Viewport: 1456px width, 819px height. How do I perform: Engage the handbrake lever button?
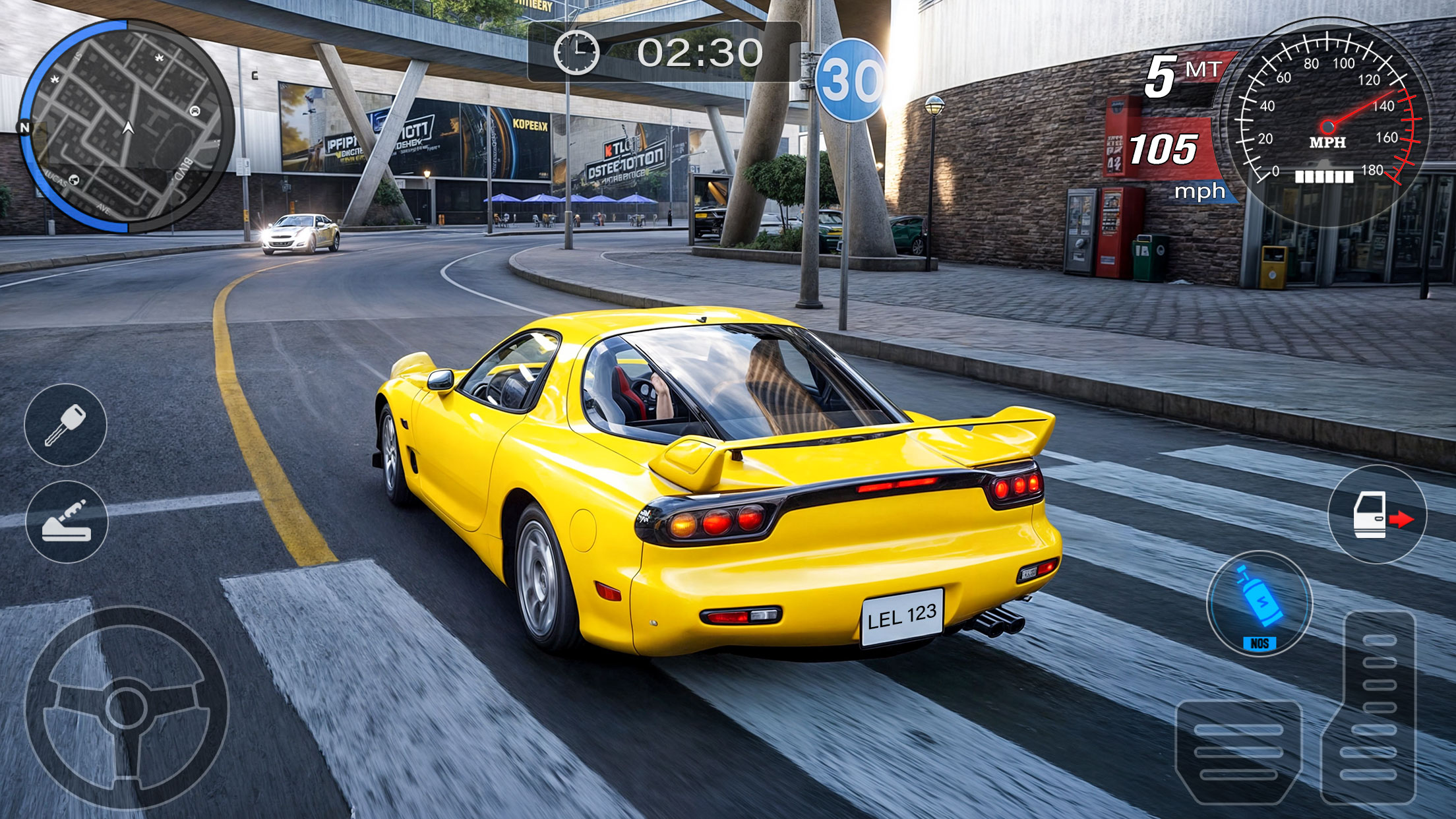coord(67,522)
